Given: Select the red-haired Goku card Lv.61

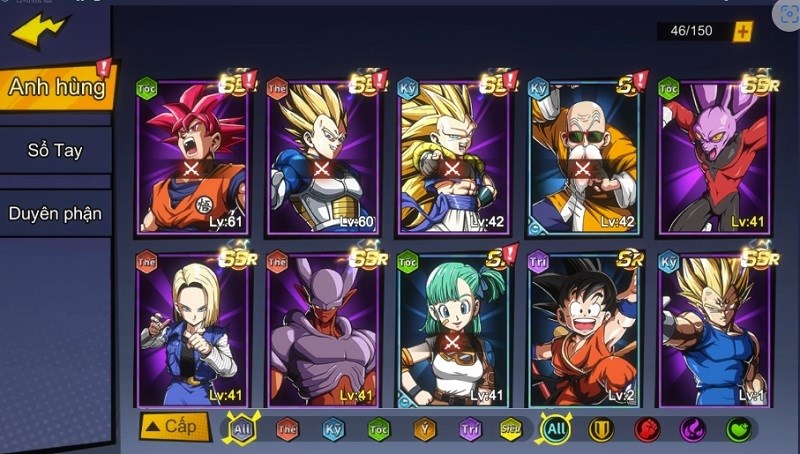Looking at the screenshot, I should [191, 157].
